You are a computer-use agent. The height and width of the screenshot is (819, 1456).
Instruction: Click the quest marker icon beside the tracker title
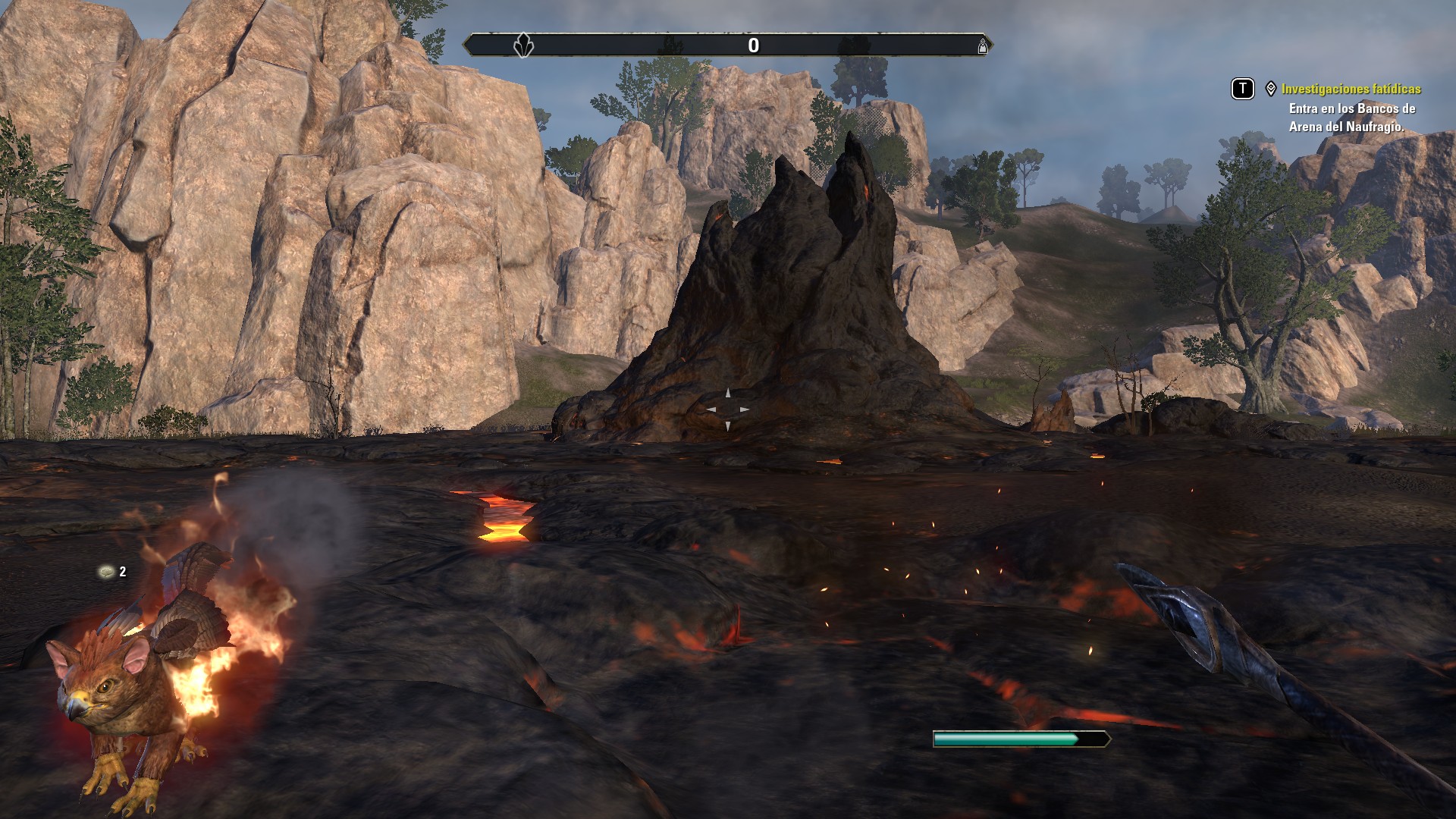point(1271,89)
